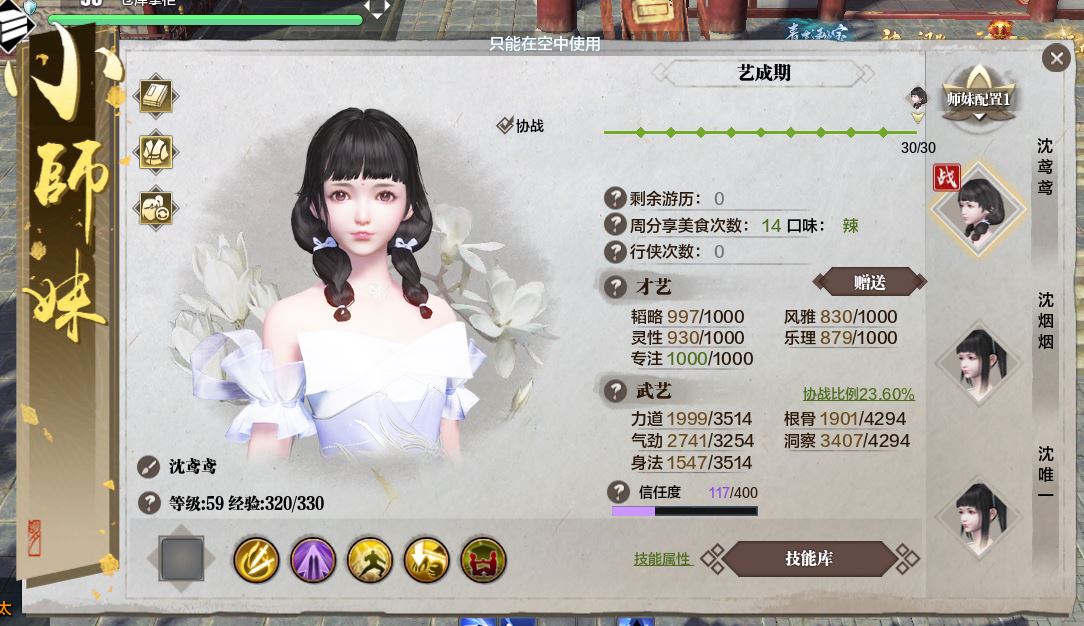Click the 赠送 gift button
Viewport: 1084px width, 626px height.
click(869, 283)
